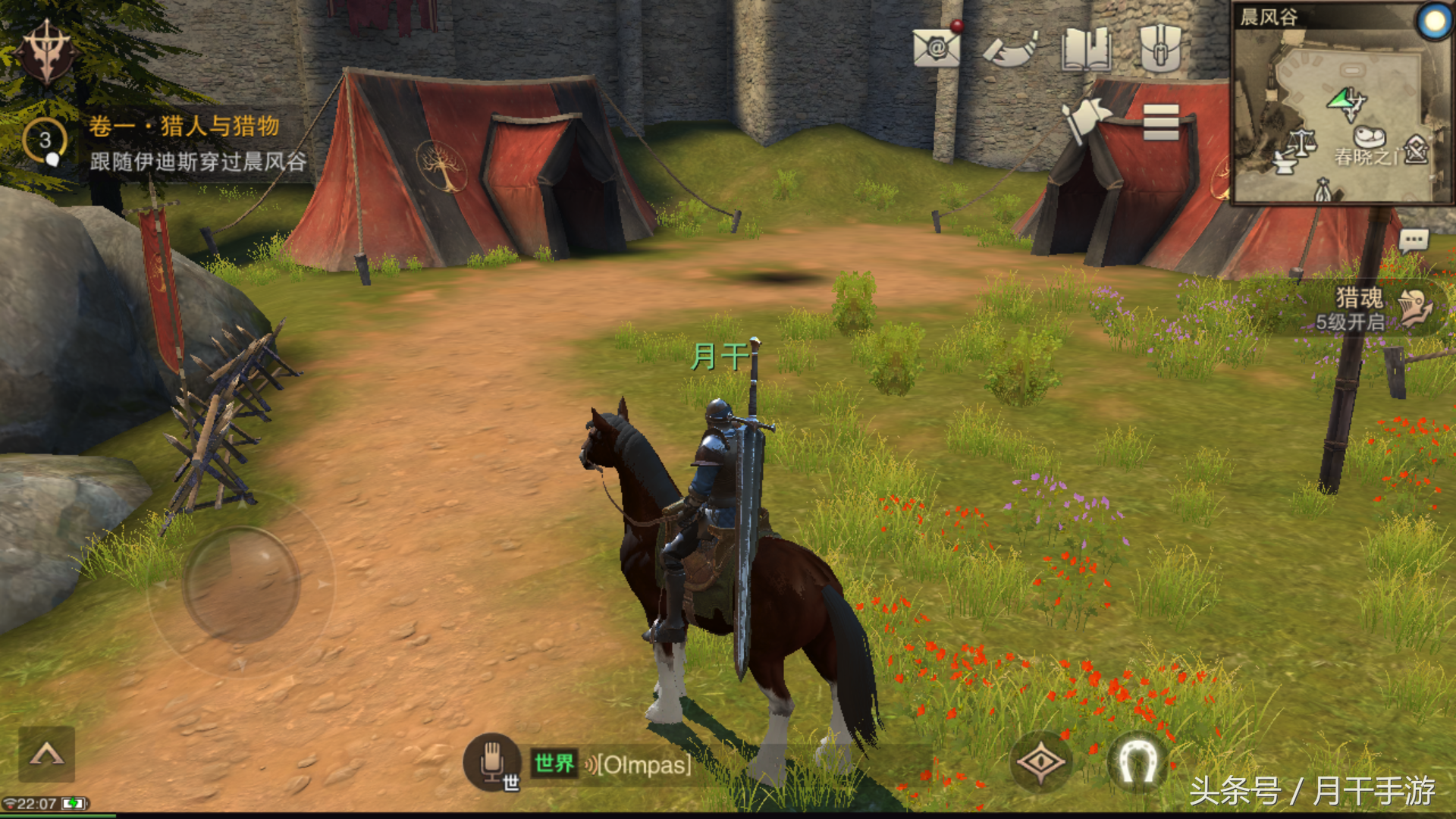This screenshot has width=1456, height=819.
Task: Expand the up-arrow panel button
Action: click(x=46, y=754)
